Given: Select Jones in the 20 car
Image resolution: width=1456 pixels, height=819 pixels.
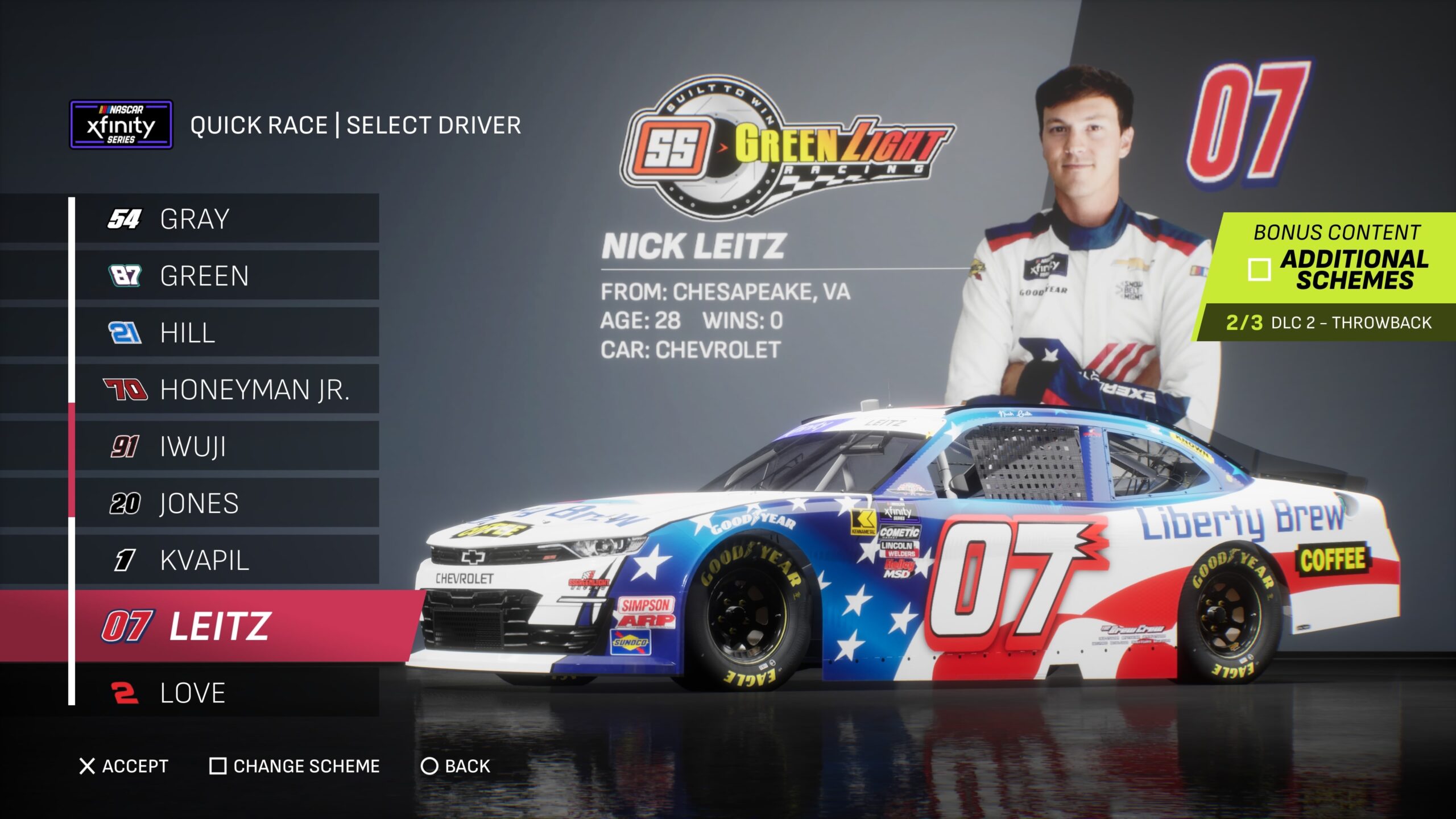Looking at the screenshot, I should (x=226, y=503).
